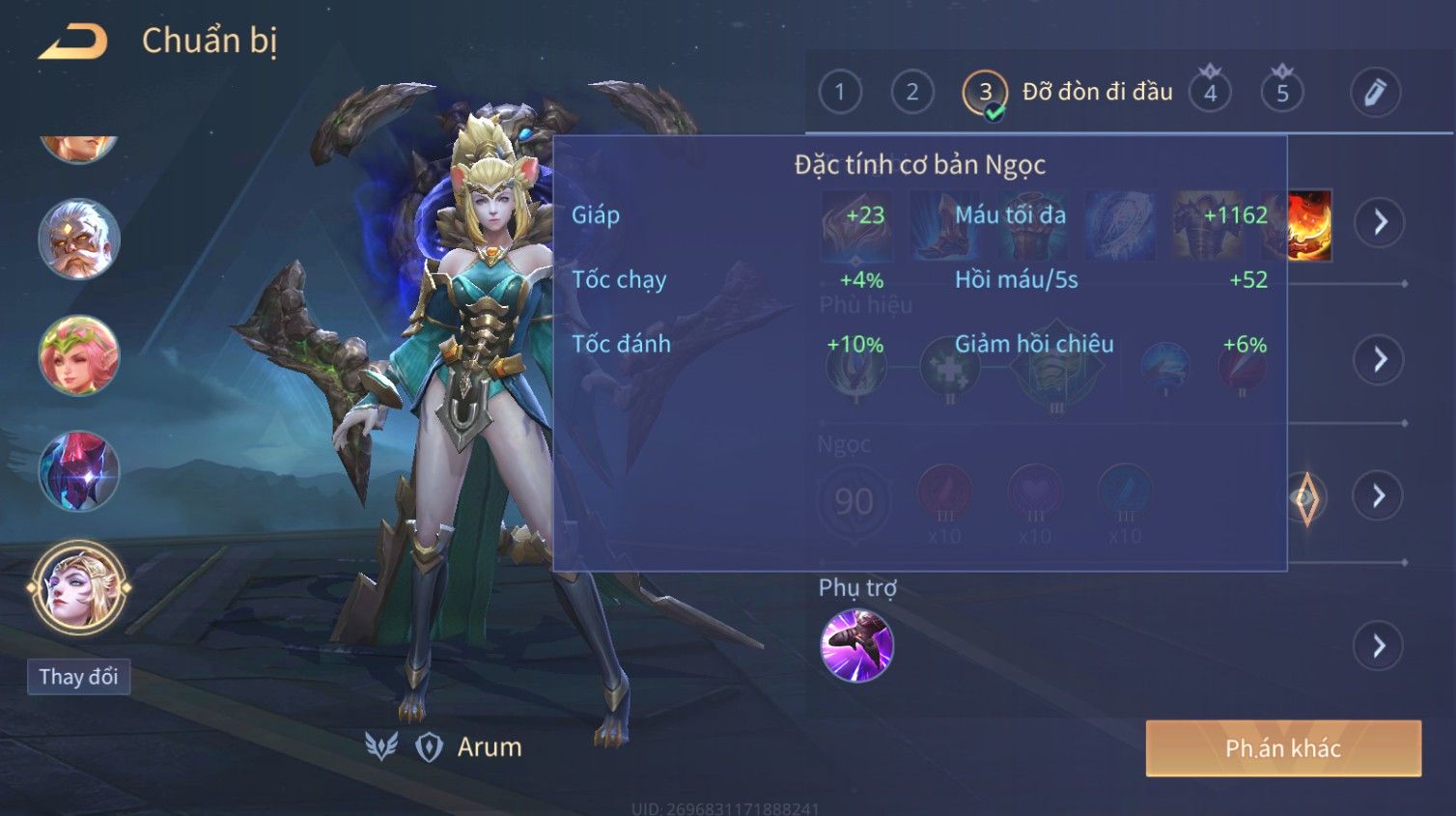The image size is (1456, 816).
Task: Go back using the return arrow
Action: (x=73, y=42)
